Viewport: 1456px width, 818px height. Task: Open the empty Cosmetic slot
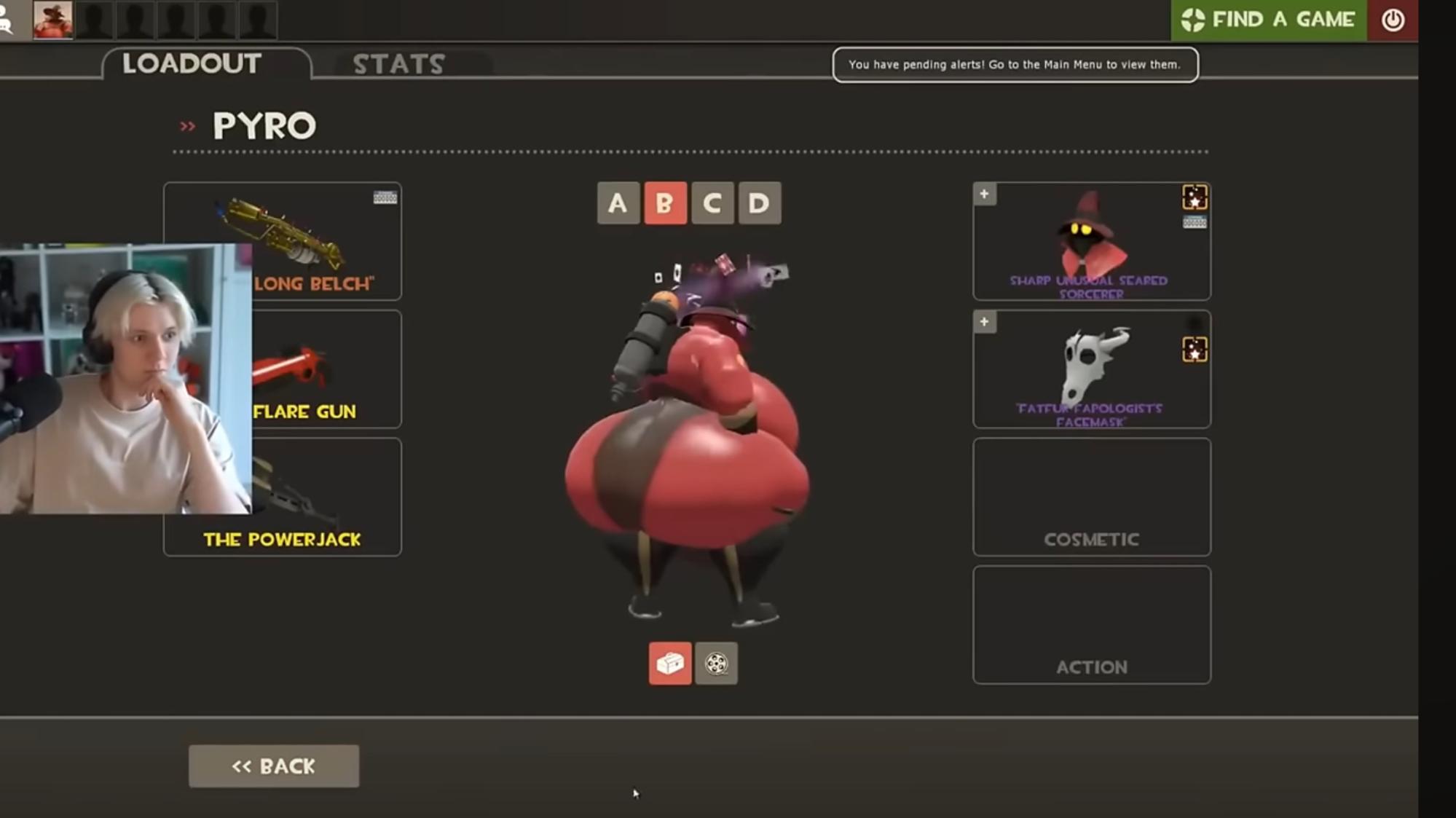click(x=1091, y=497)
